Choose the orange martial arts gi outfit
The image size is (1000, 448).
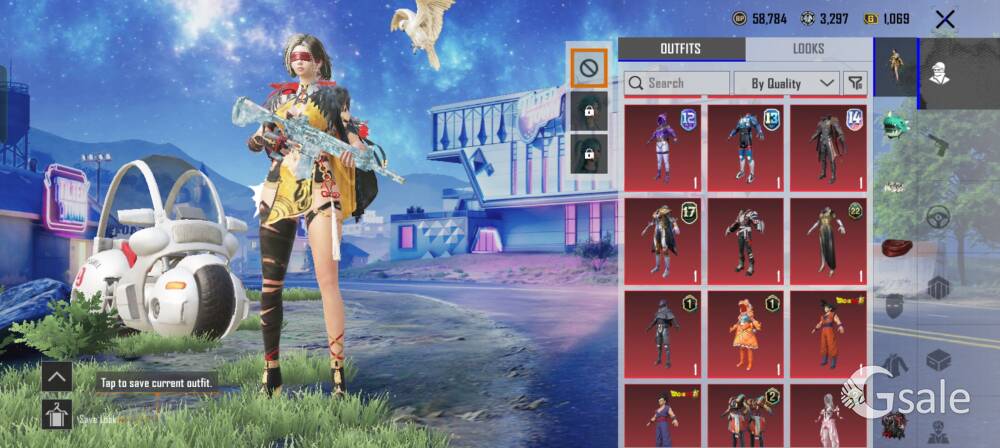[828, 332]
